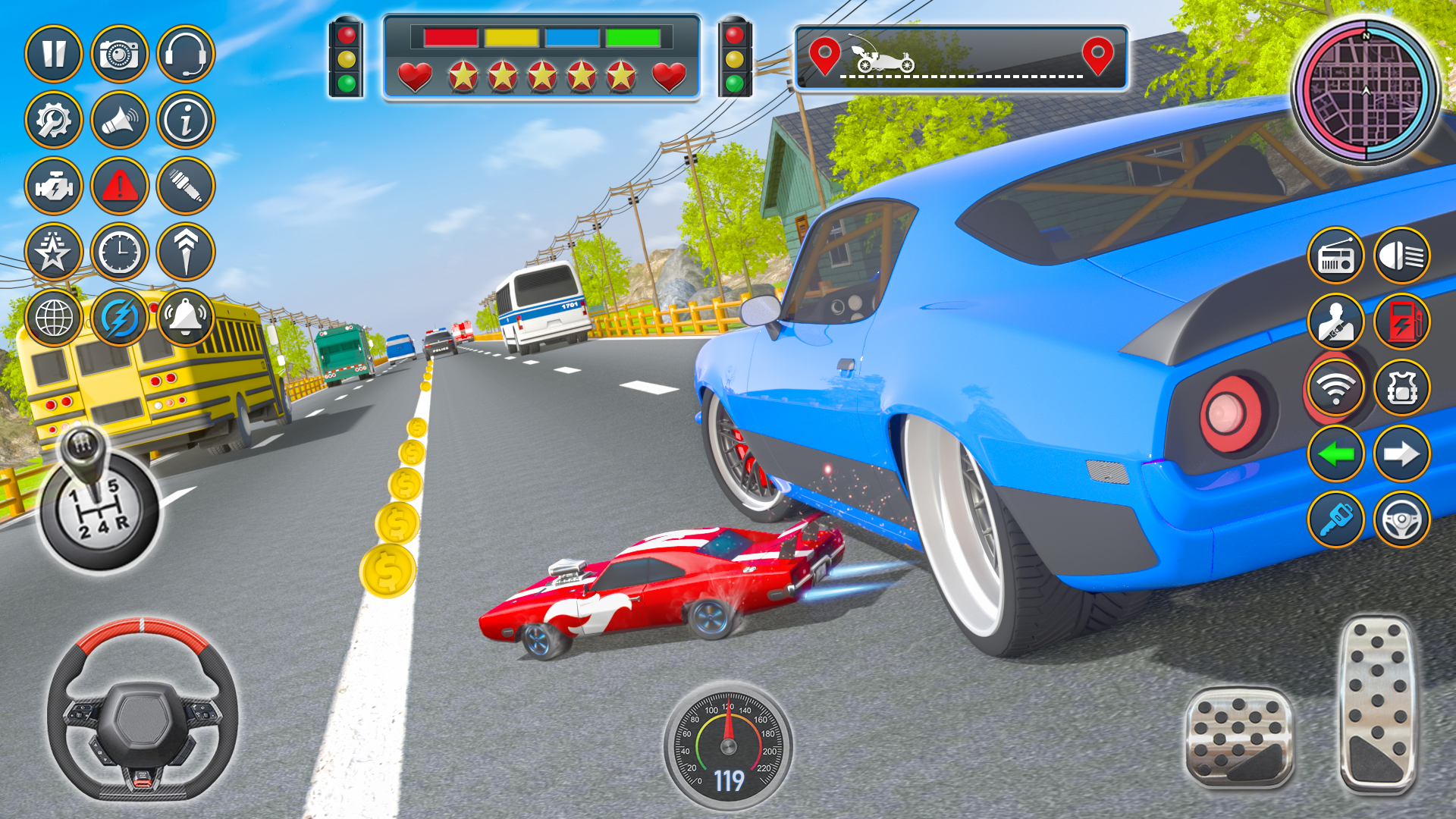Open the gear and wrench settings
The image size is (1456, 819).
[54, 120]
